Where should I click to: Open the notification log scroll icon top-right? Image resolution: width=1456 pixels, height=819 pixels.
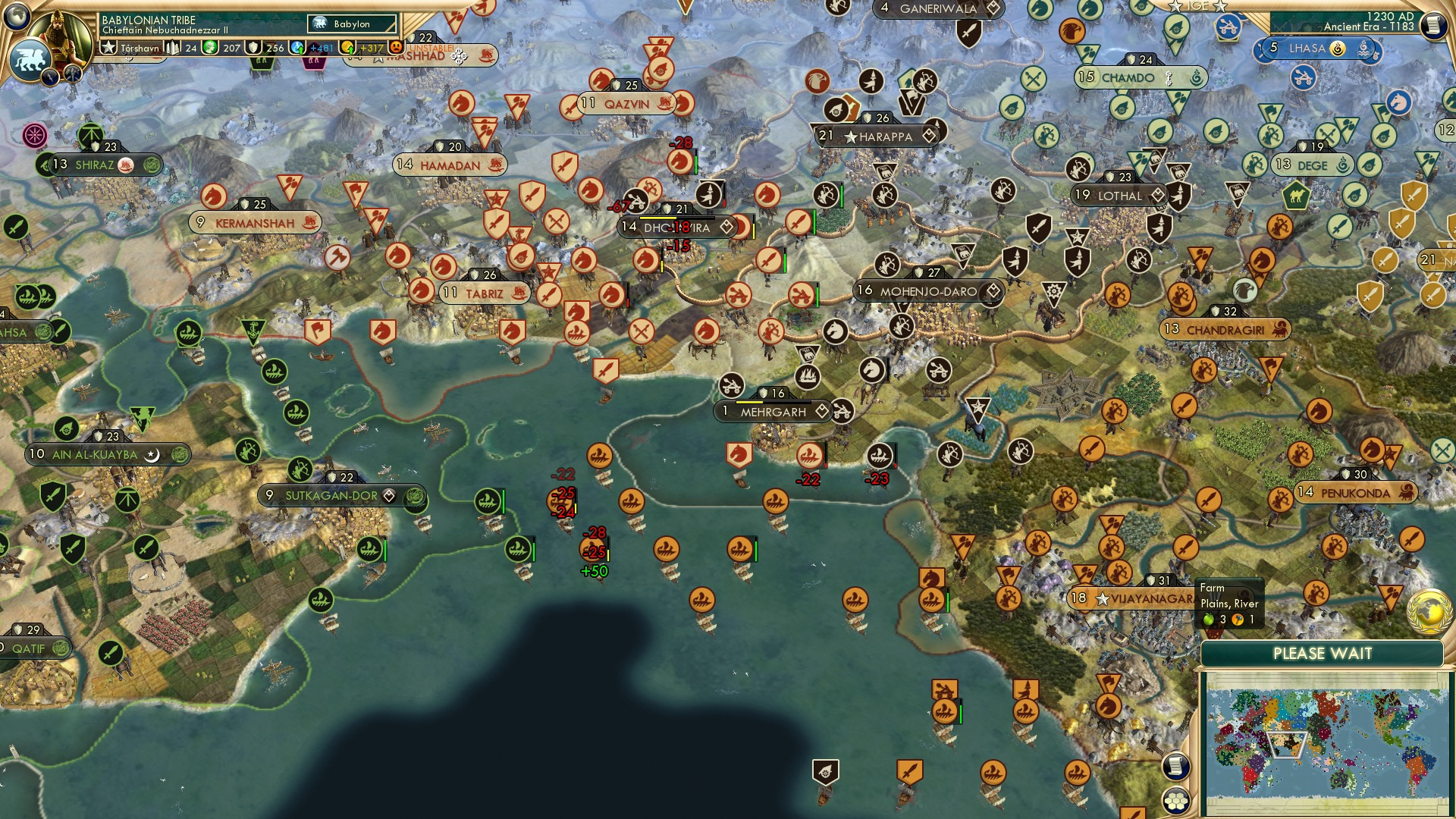point(1434,24)
